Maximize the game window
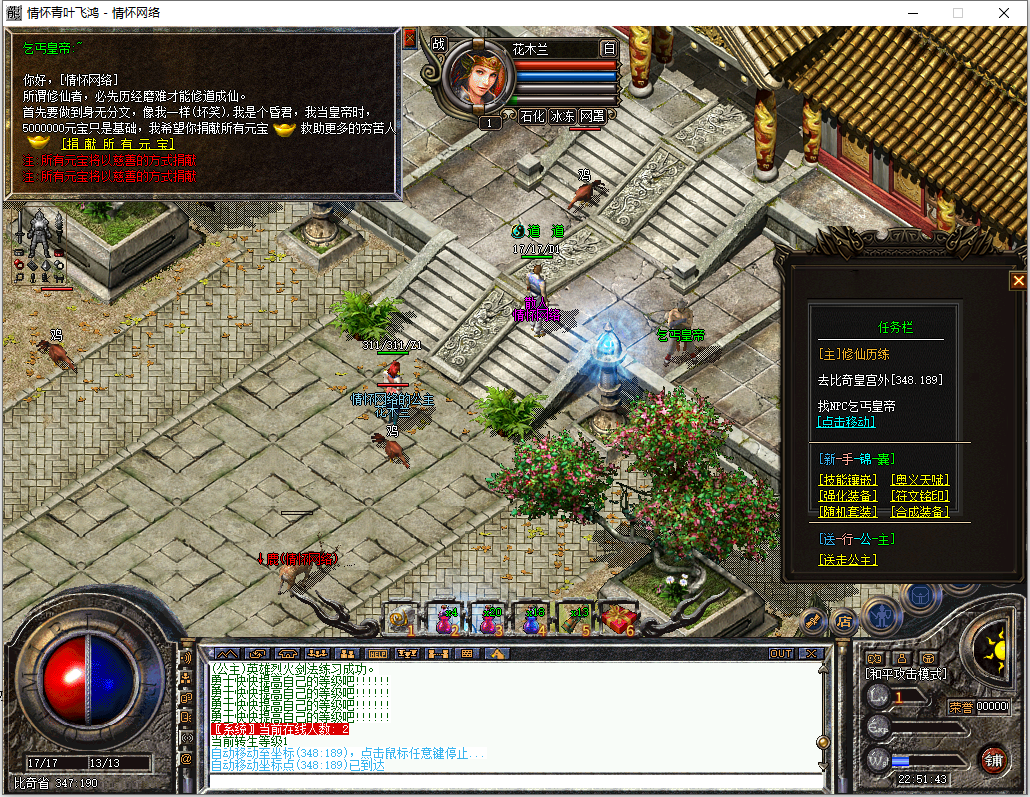This screenshot has width=1030, height=797. point(958,13)
